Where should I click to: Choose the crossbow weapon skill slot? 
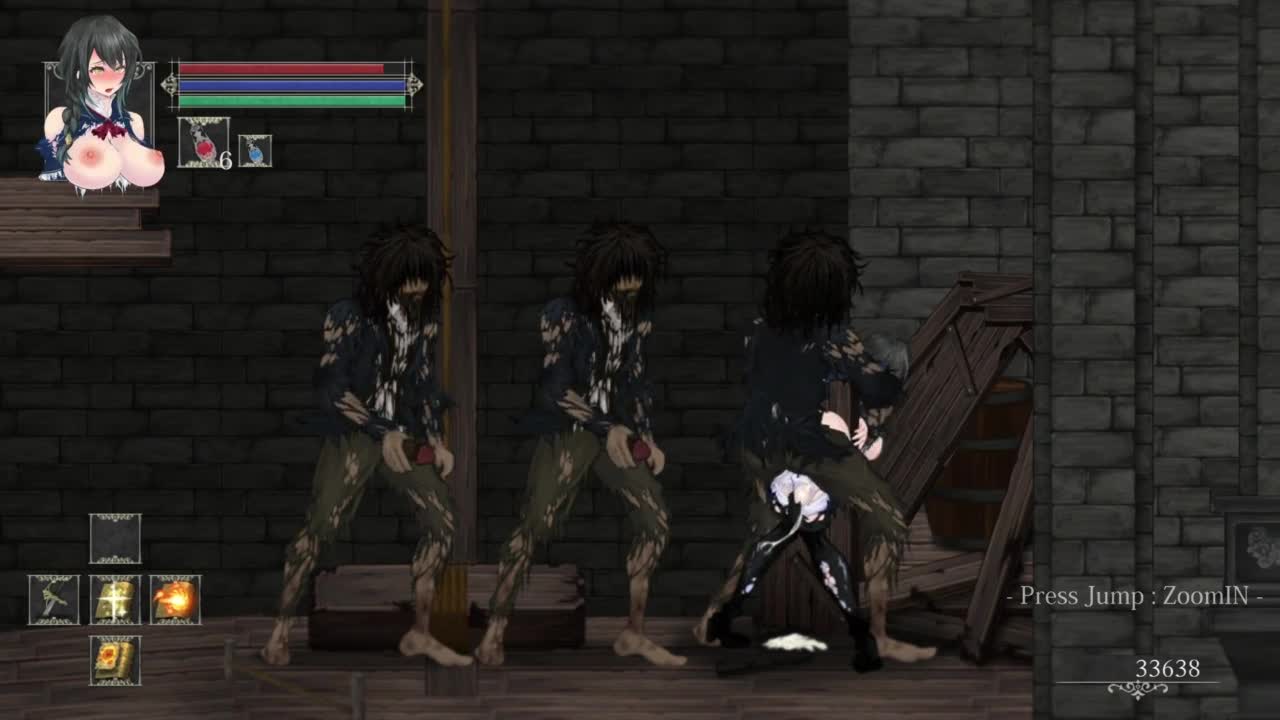54,599
